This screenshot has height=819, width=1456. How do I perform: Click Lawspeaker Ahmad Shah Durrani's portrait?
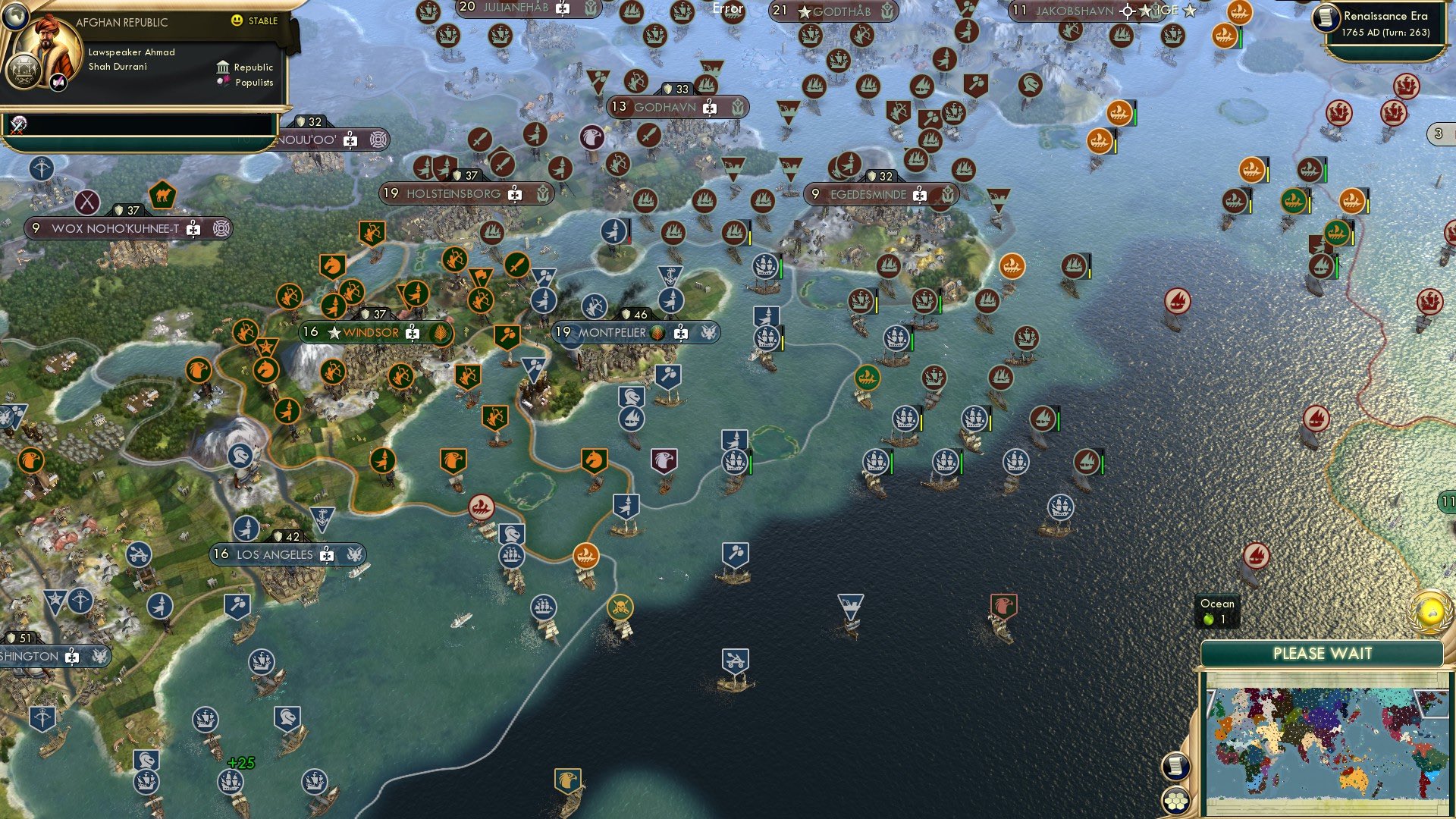tap(48, 44)
